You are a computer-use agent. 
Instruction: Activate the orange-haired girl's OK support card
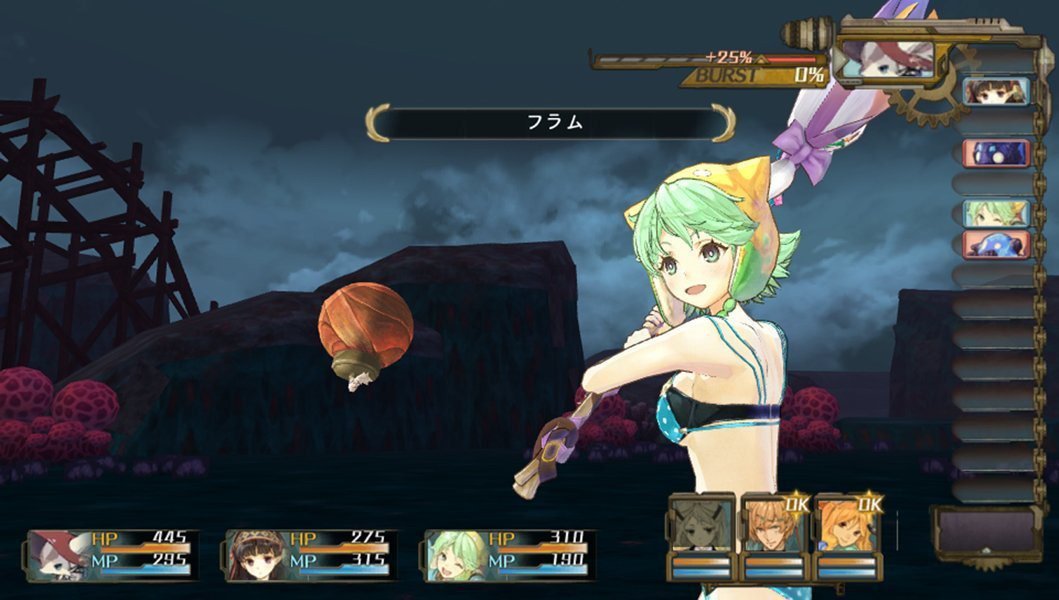click(x=847, y=535)
